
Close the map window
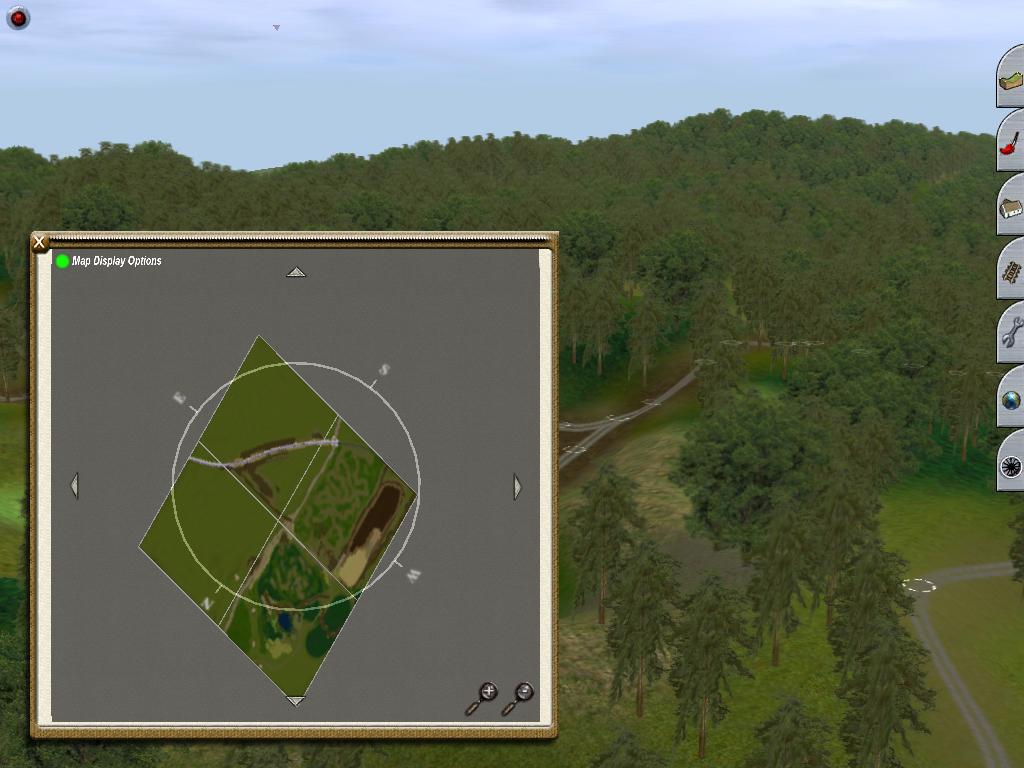click(39, 242)
